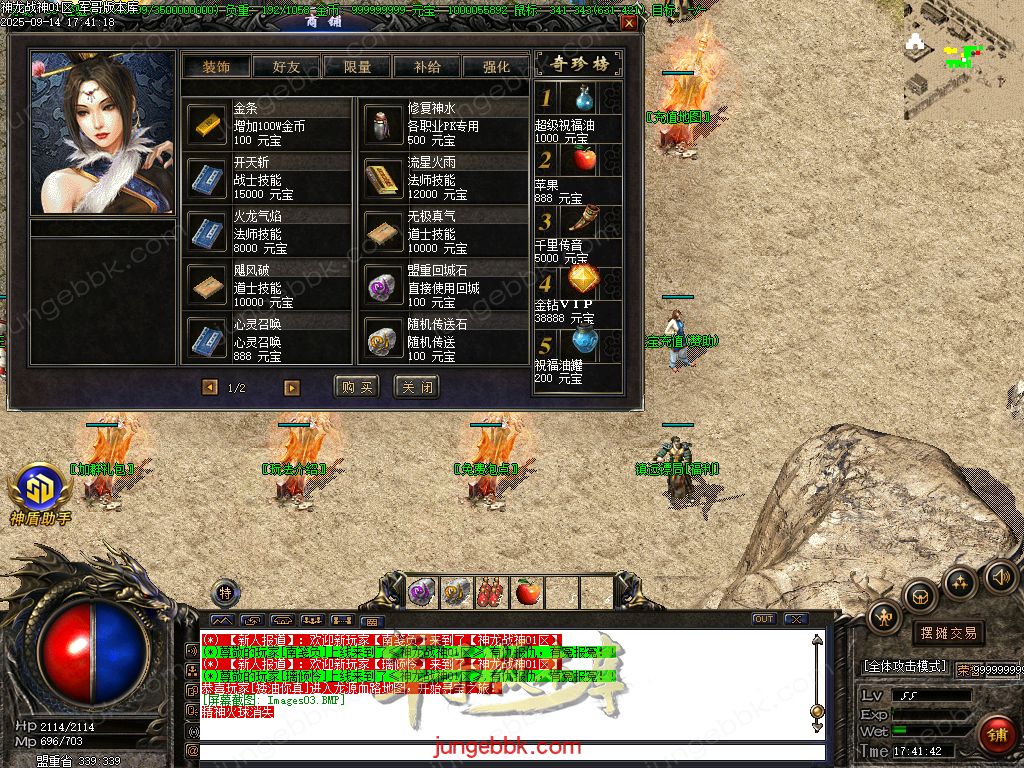
Task: Click the 购买 buy button
Action: [357, 387]
